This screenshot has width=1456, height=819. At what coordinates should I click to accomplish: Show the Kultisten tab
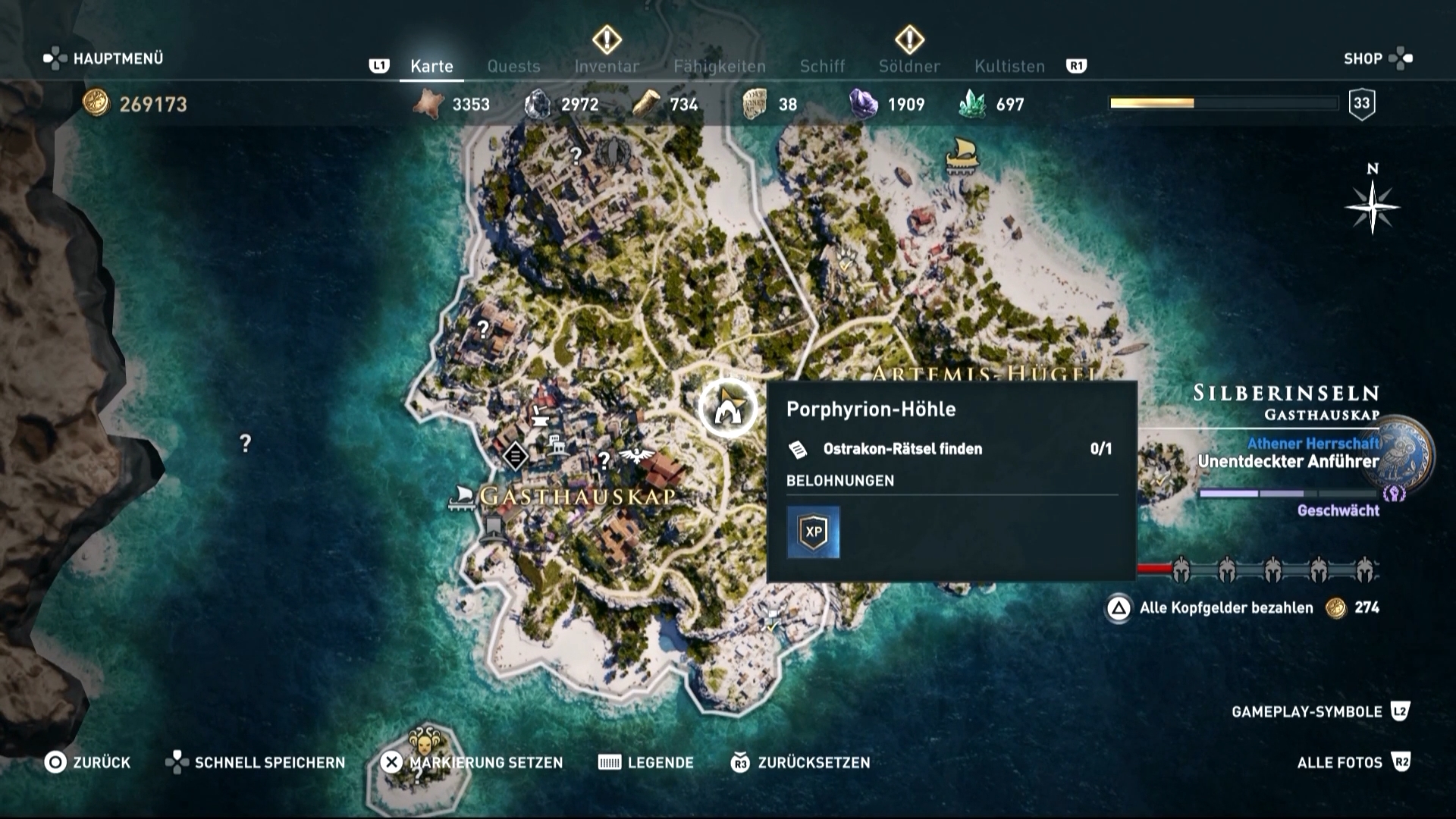(x=1009, y=67)
